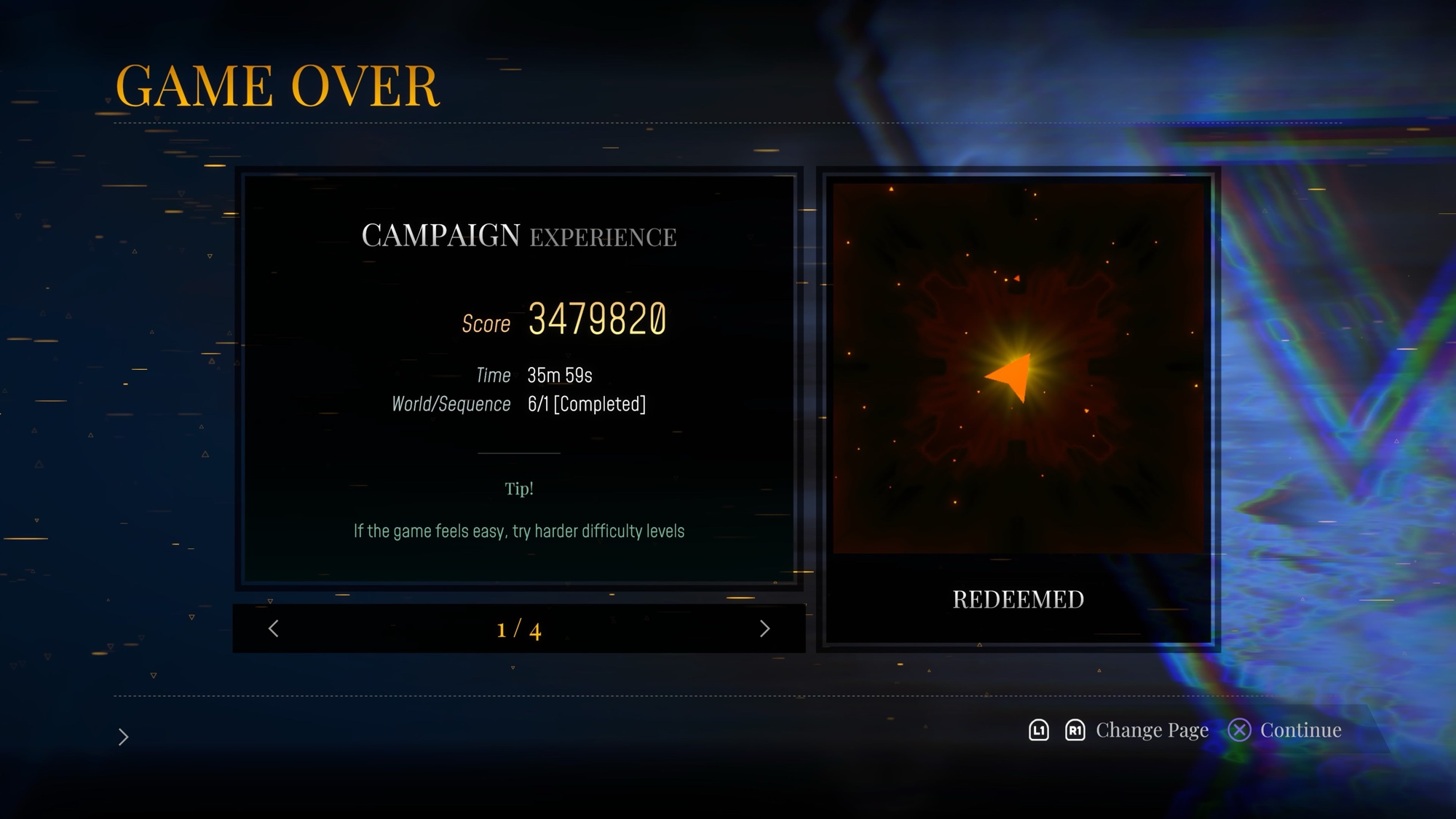This screenshot has height=819, width=1456.
Task: Click the Change Page label
Action: click(1152, 730)
